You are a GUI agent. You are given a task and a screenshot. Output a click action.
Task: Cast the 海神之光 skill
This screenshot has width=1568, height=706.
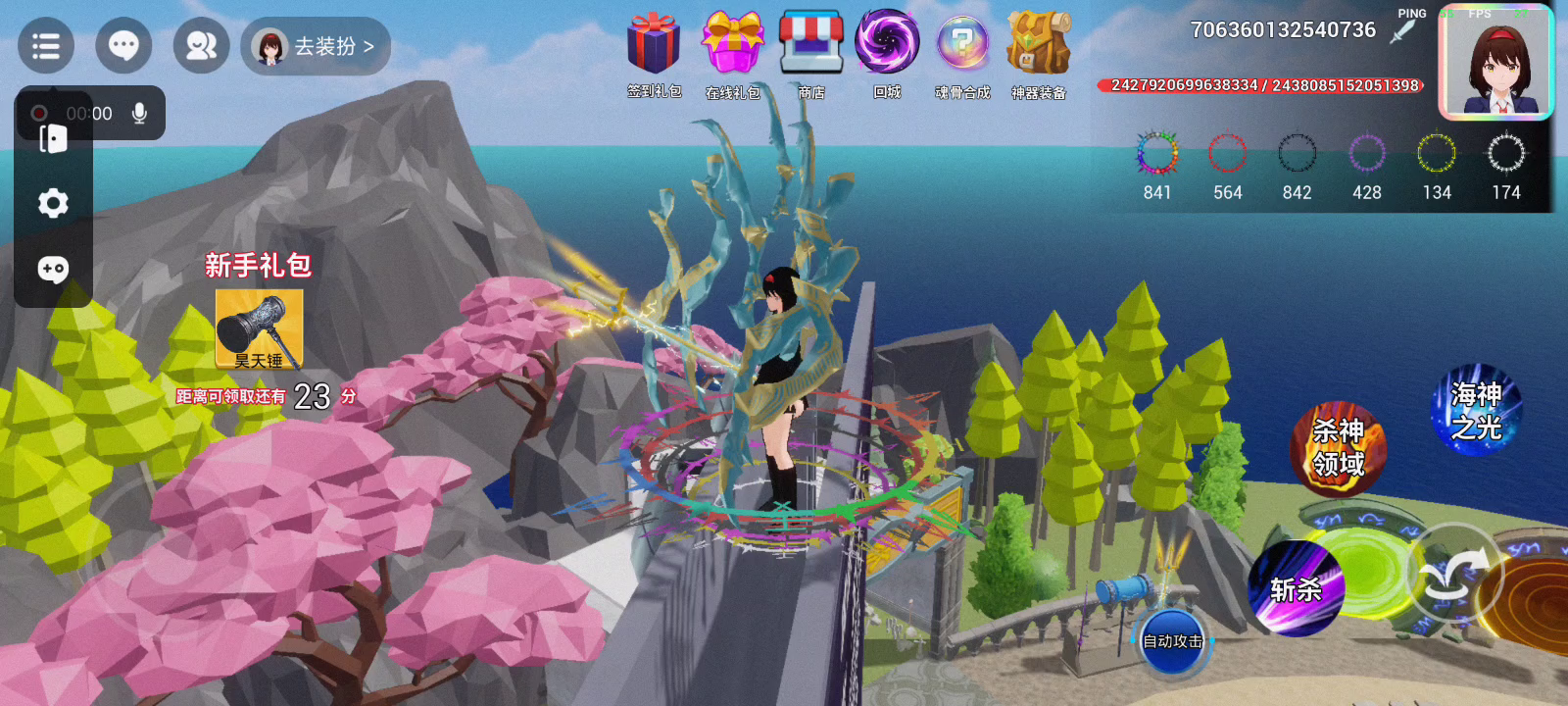1476,412
